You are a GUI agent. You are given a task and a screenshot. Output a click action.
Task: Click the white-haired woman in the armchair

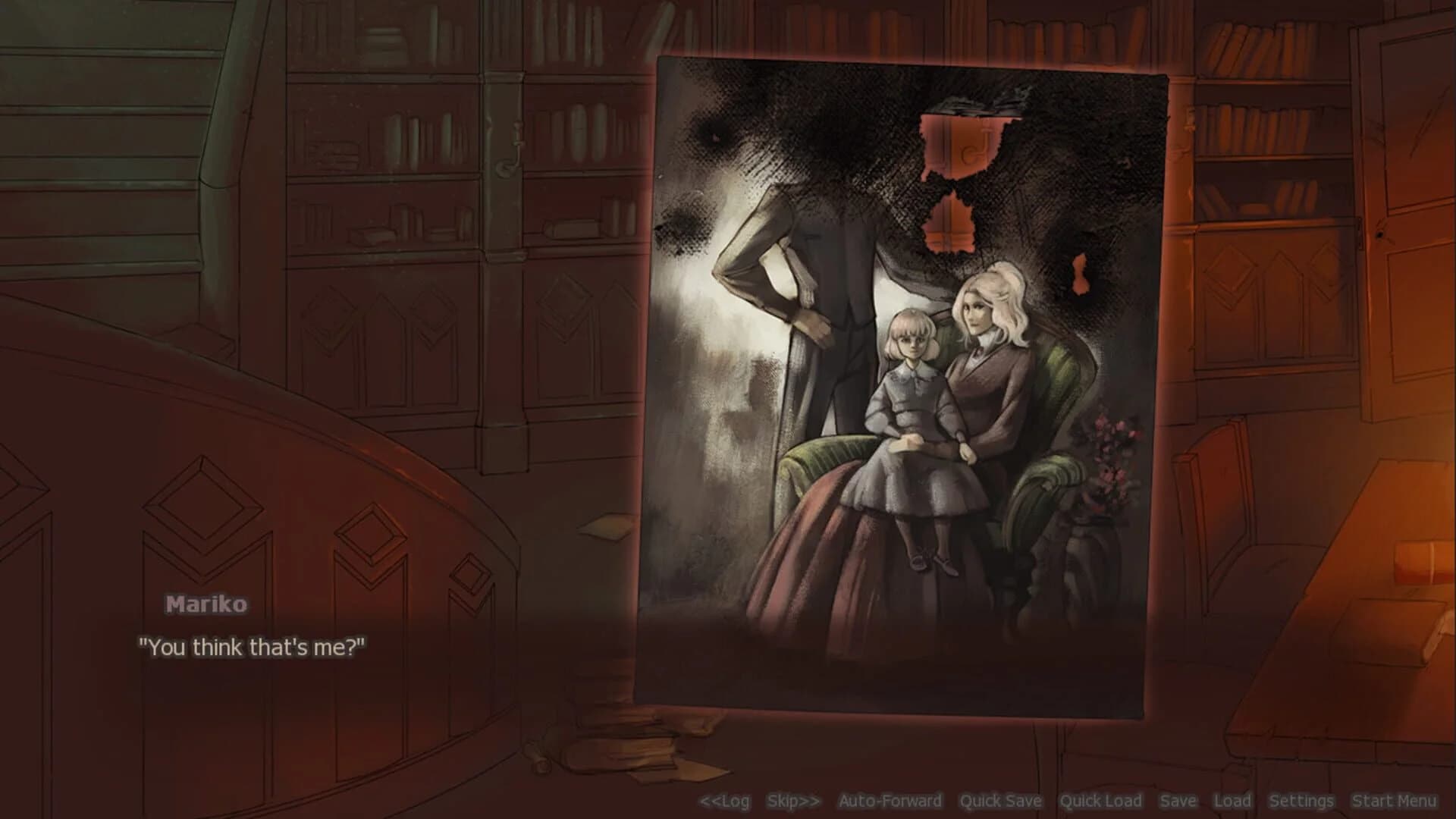pyautogui.click(x=986, y=356)
